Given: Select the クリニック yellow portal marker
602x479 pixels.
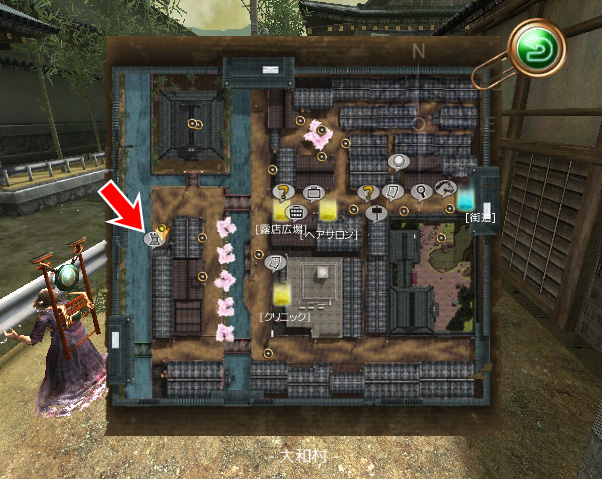Looking at the screenshot, I should pyautogui.click(x=283, y=295).
